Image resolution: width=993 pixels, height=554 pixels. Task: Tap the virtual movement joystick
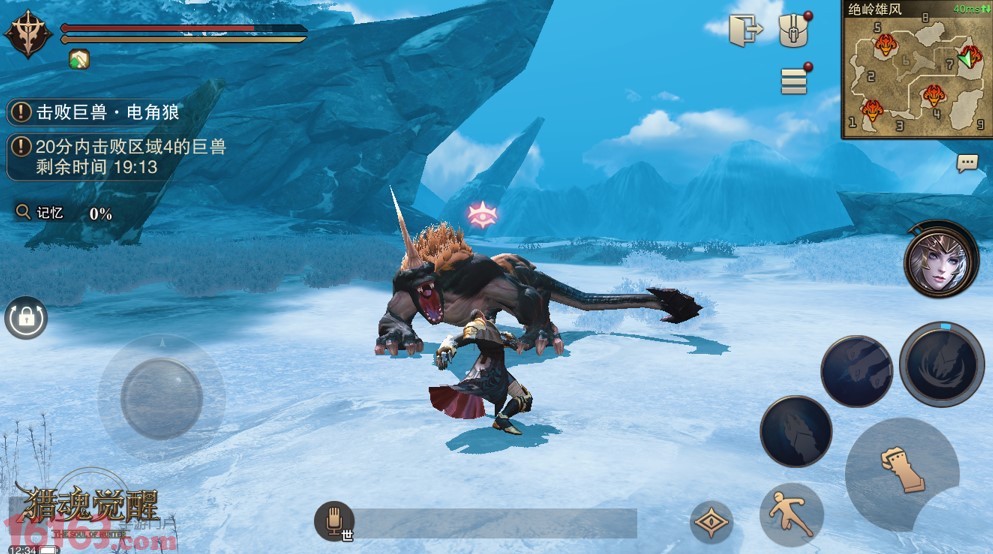pyautogui.click(x=161, y=398)
